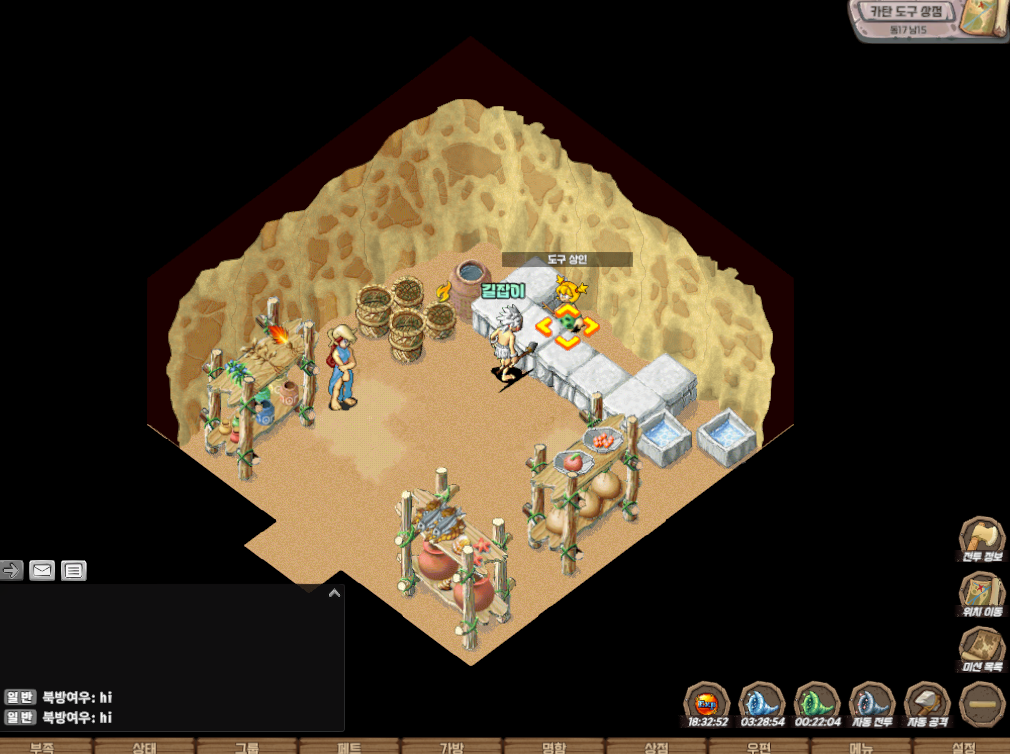Screen dimensions: 1010x754
Task: Open the 상태 status menu
Action: point(145,747)
